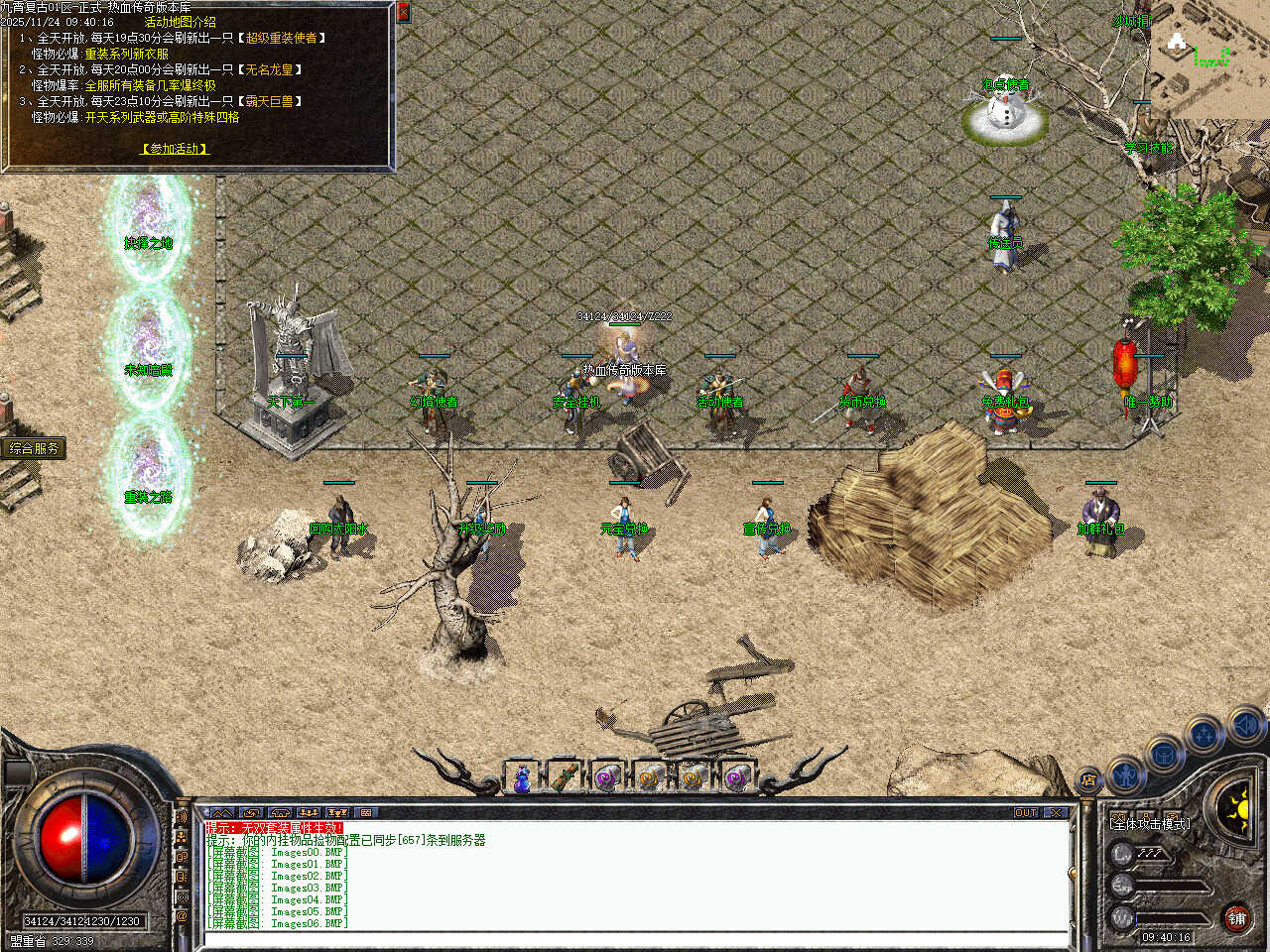
Task: Open the four-arrow skills round button
Action: tap(1205, 735)
